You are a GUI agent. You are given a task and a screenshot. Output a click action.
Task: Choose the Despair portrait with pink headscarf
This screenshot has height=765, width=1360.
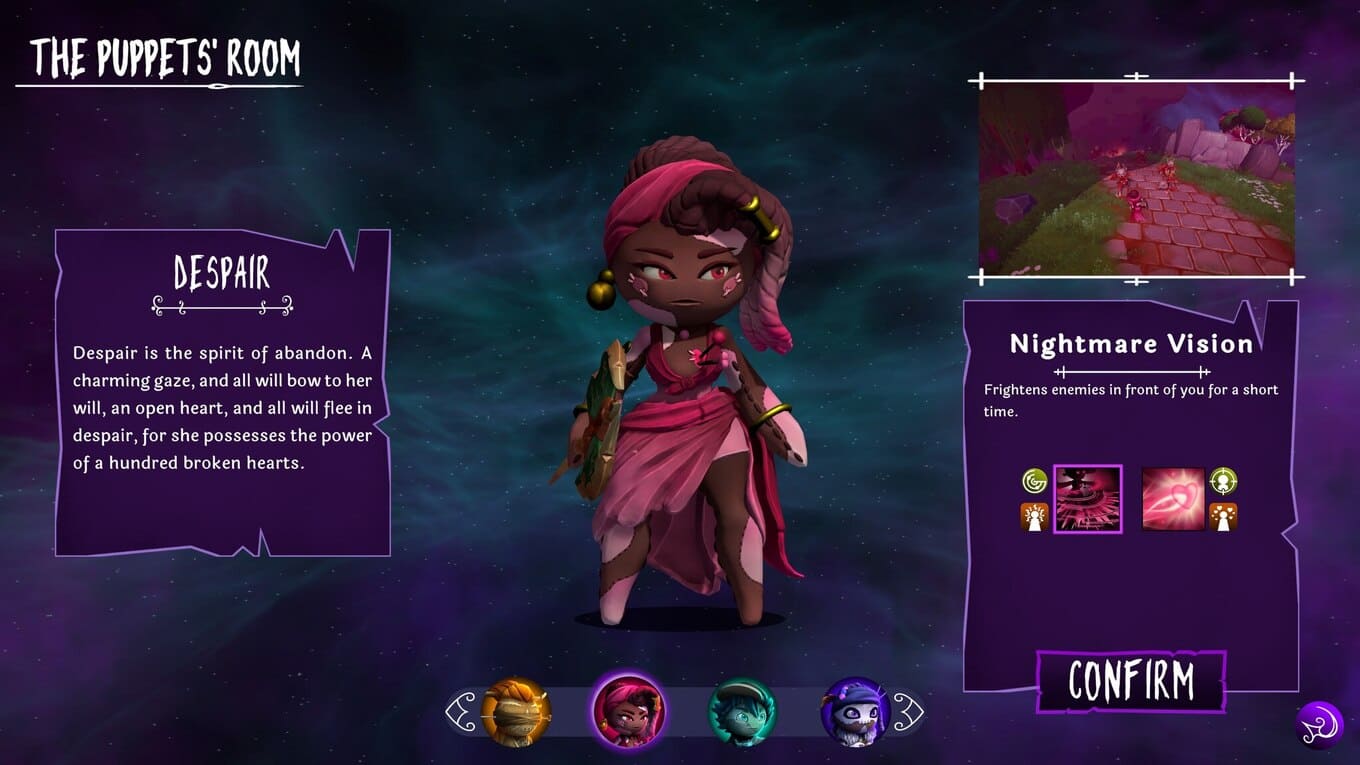tap(628, 710)
